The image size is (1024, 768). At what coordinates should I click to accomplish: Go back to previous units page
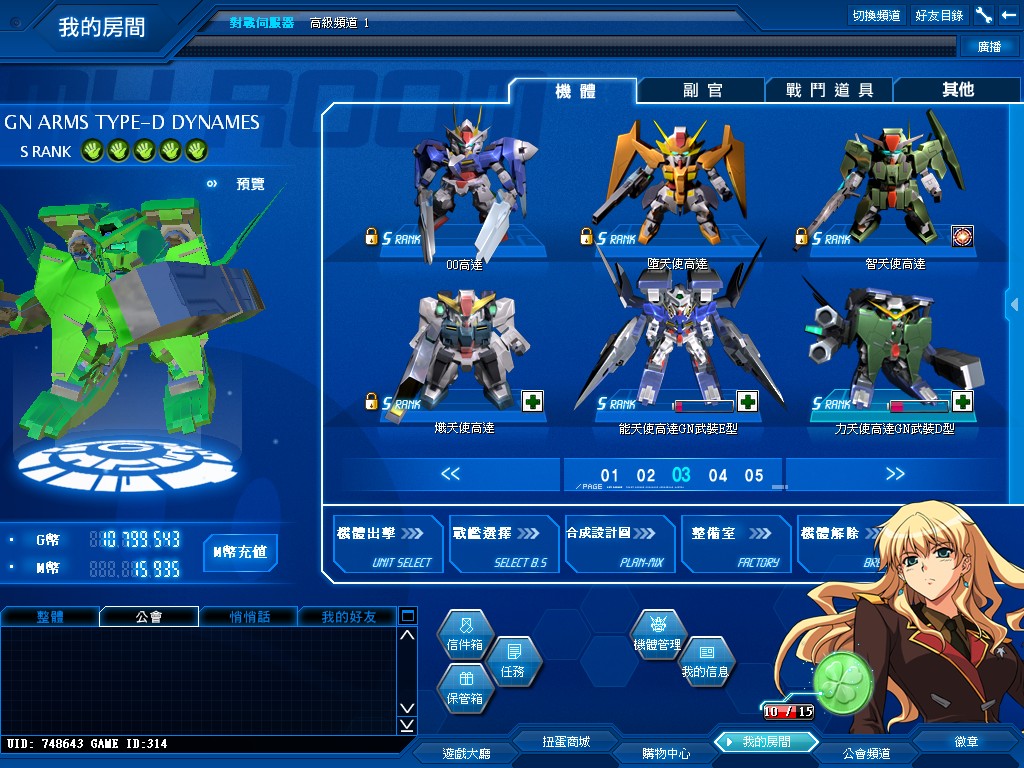point(451,474)
